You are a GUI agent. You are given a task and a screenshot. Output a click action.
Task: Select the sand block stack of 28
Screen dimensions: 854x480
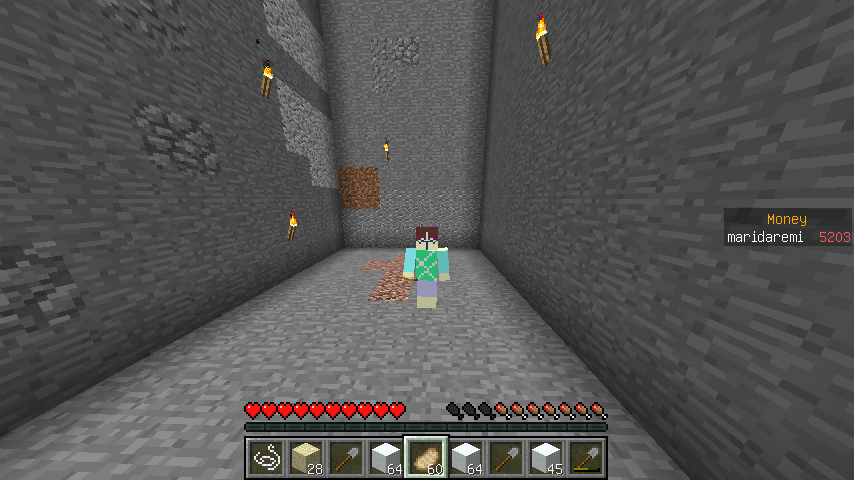[x=305, y=458]
